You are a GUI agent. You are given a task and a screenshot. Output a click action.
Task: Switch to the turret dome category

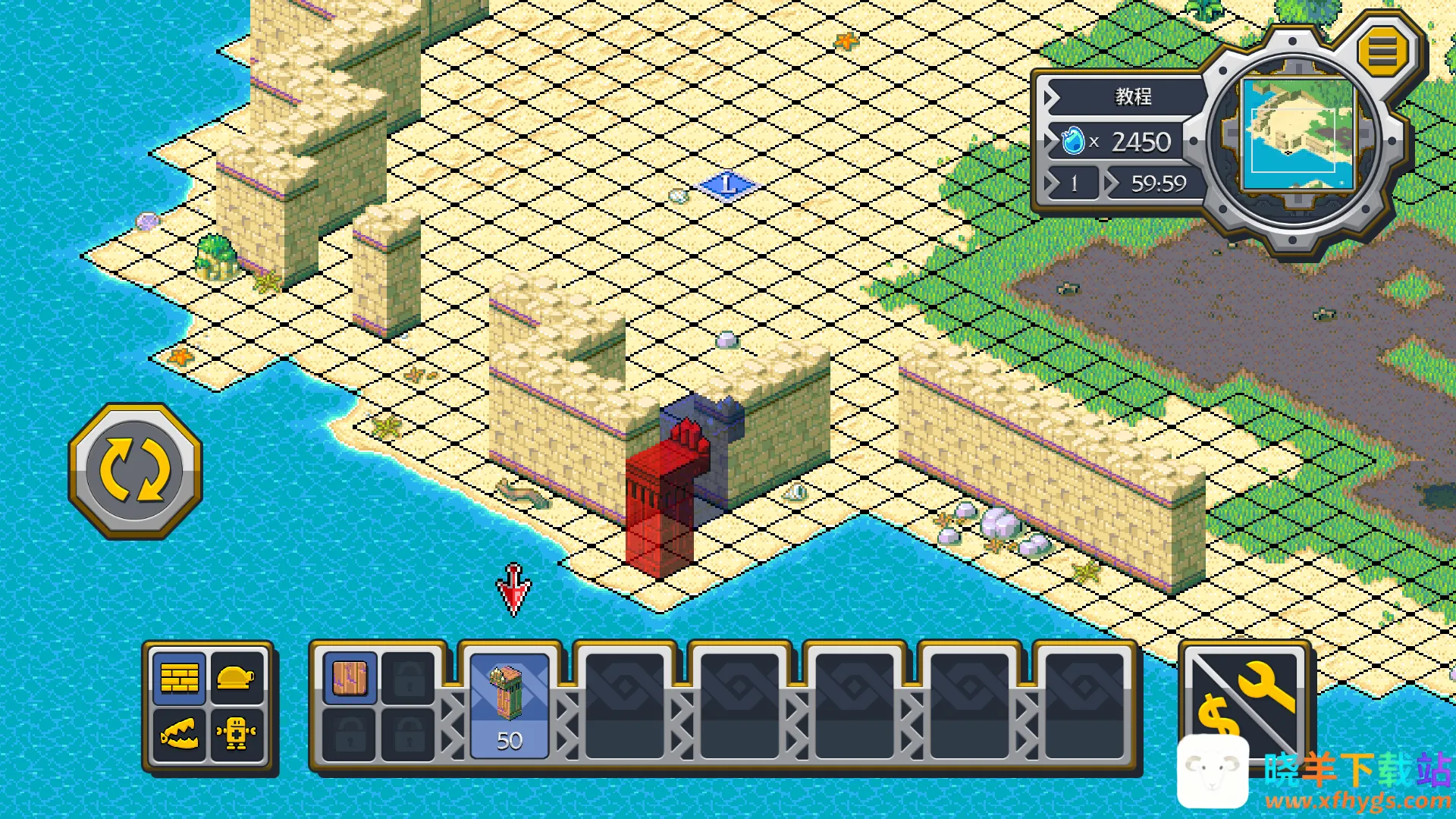(x=236, y=677)
